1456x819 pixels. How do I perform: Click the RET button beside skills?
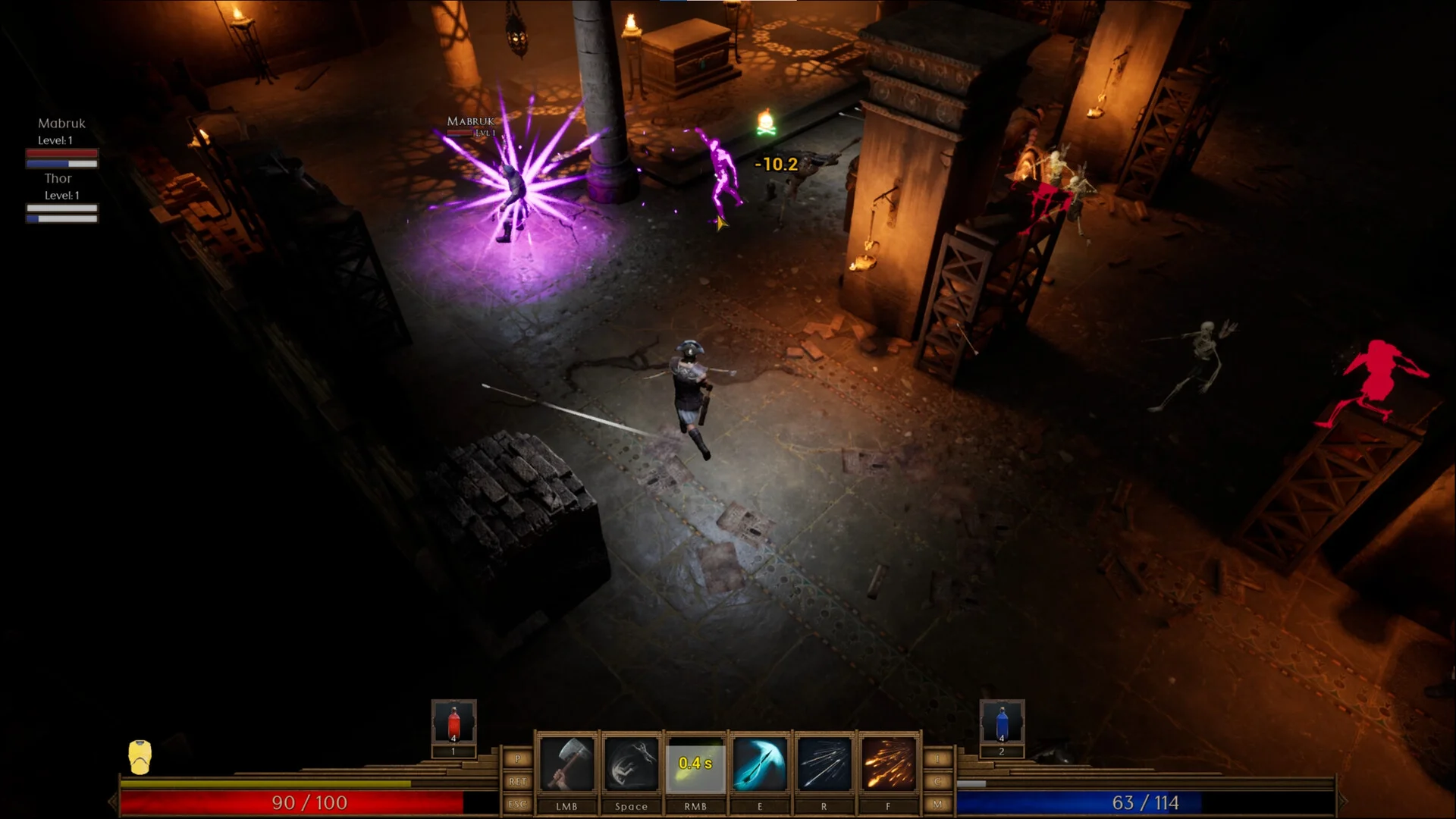[518, 781]
